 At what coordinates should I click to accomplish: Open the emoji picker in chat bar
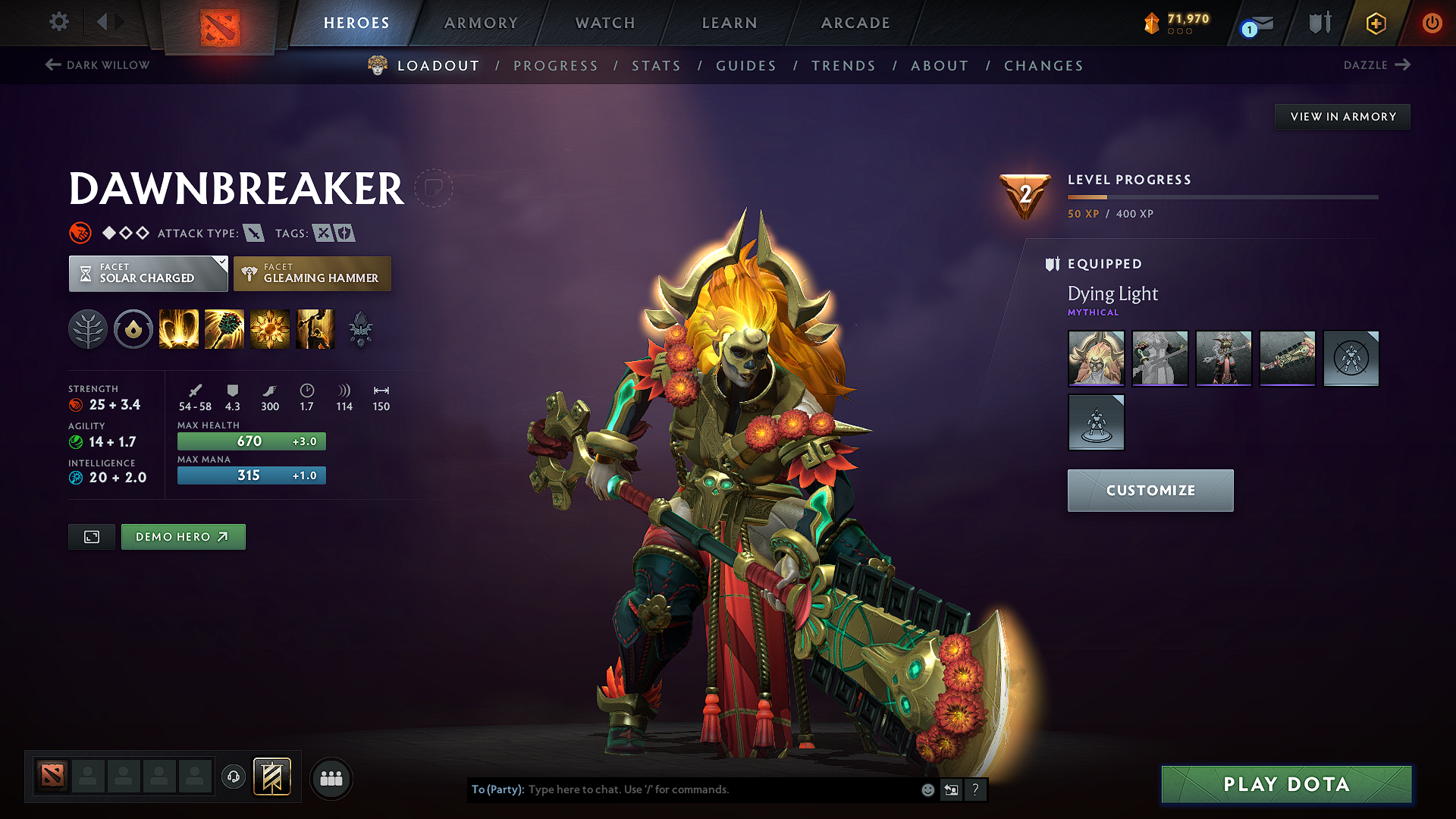(x=927, y=789)
